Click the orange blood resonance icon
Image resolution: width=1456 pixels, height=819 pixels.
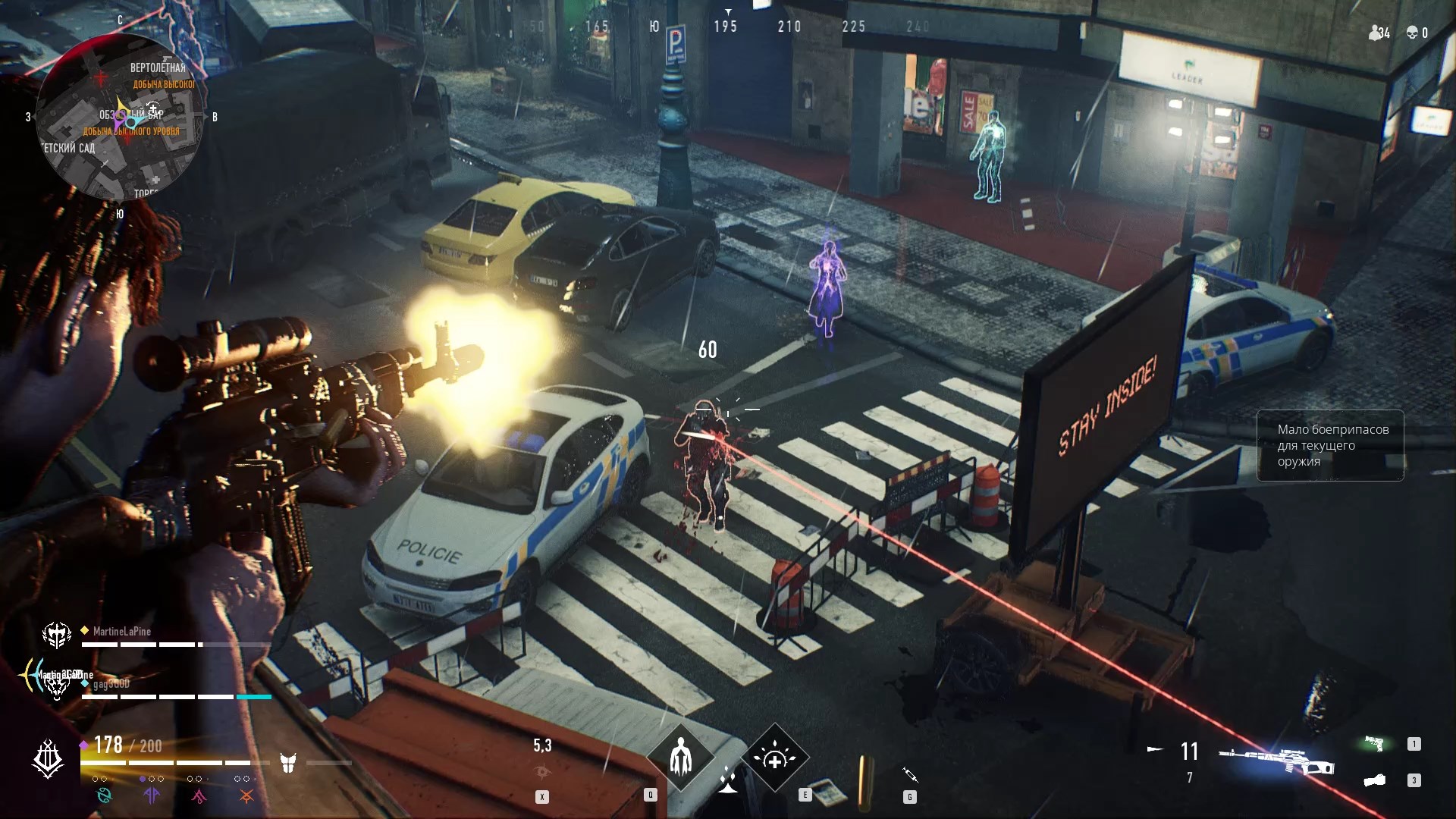(246, 795)
